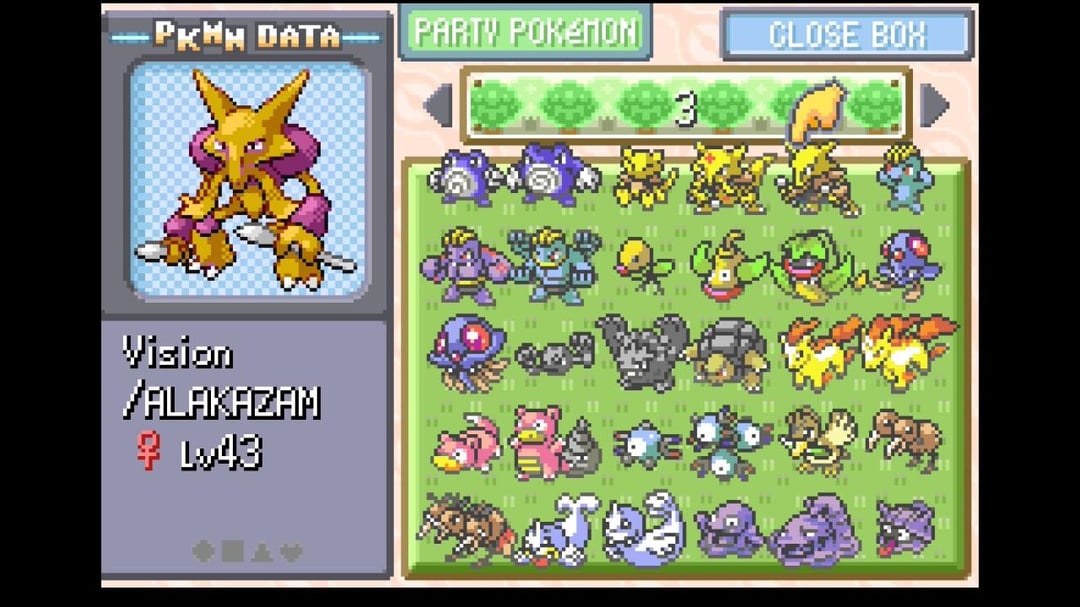Pick the Geodude sprite
Screen dimensions: 1080x607
(553, 354)
